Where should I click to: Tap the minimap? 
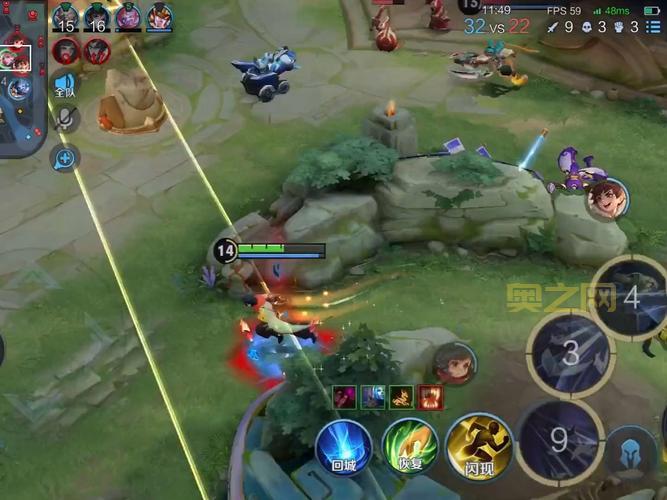click(x=22, y=80)
